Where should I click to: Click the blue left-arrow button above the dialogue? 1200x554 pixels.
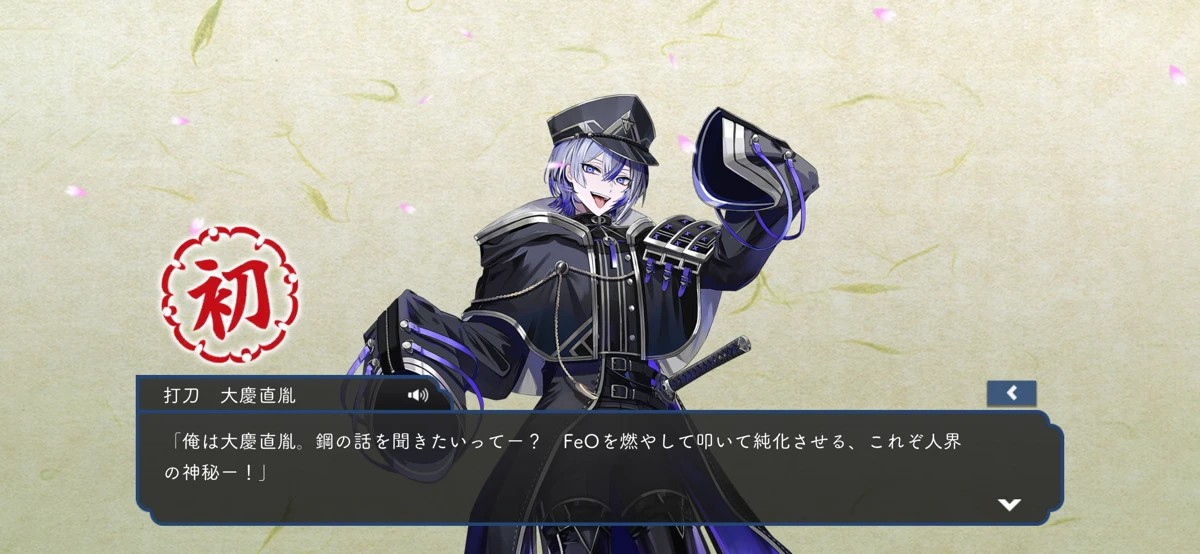[x=1011, y=393]
